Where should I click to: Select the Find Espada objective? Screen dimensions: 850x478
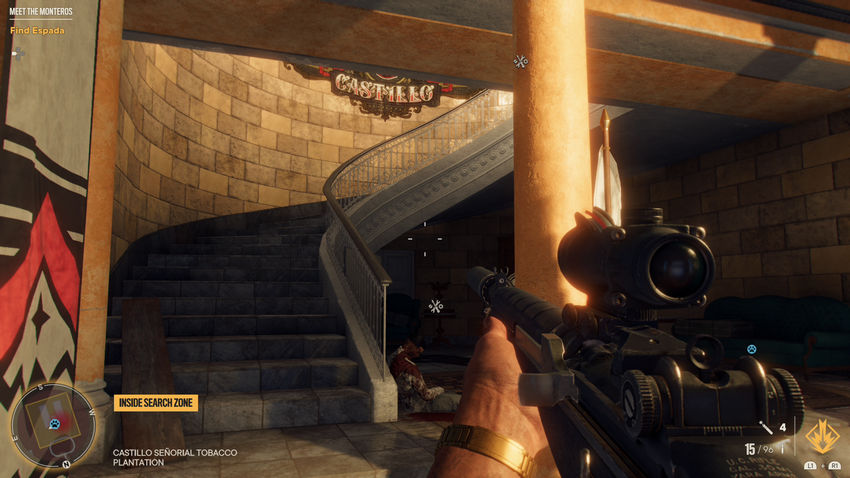(37, 30)
